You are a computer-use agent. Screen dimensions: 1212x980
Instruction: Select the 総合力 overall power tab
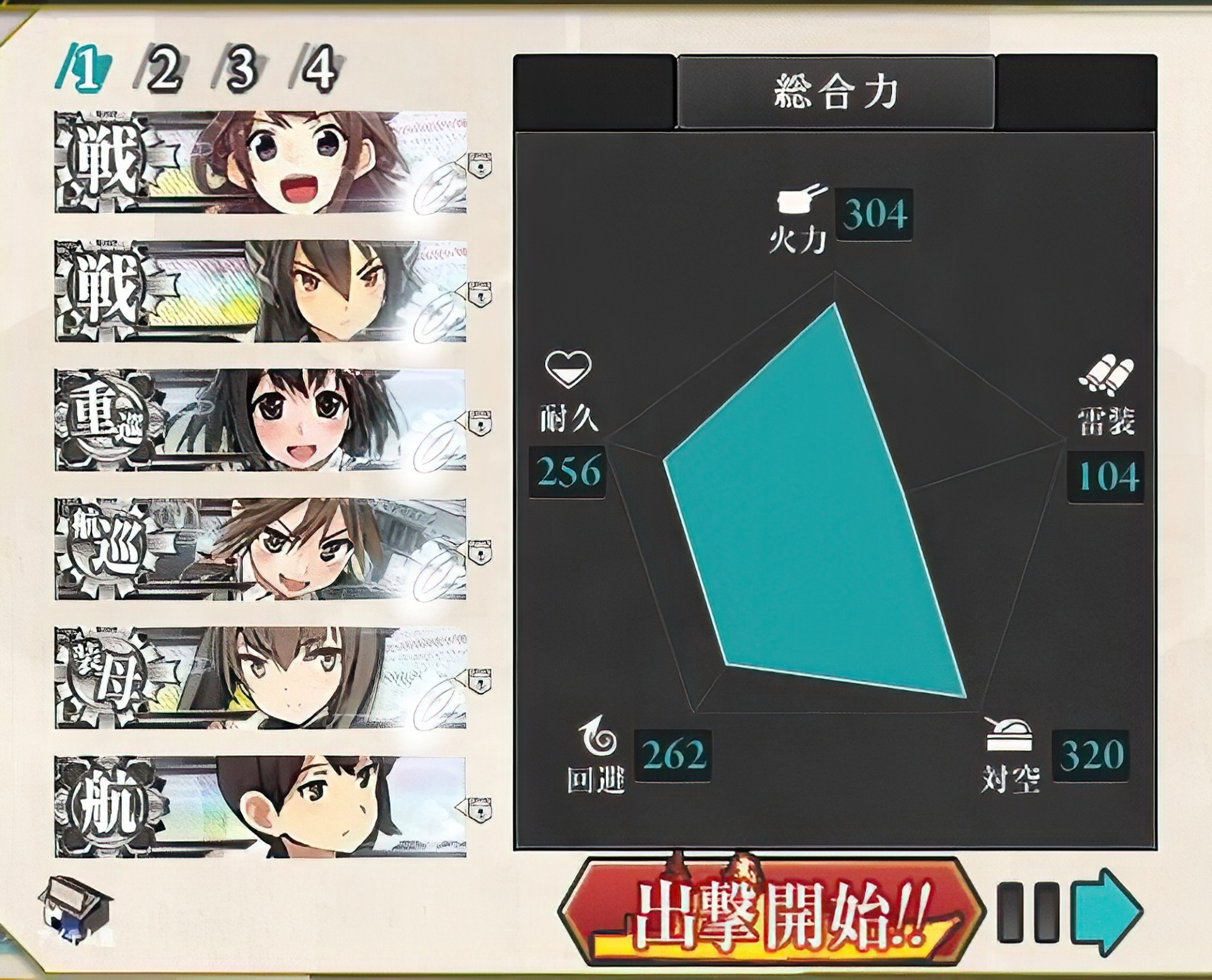pyautogui.click(x=836, y=88)
